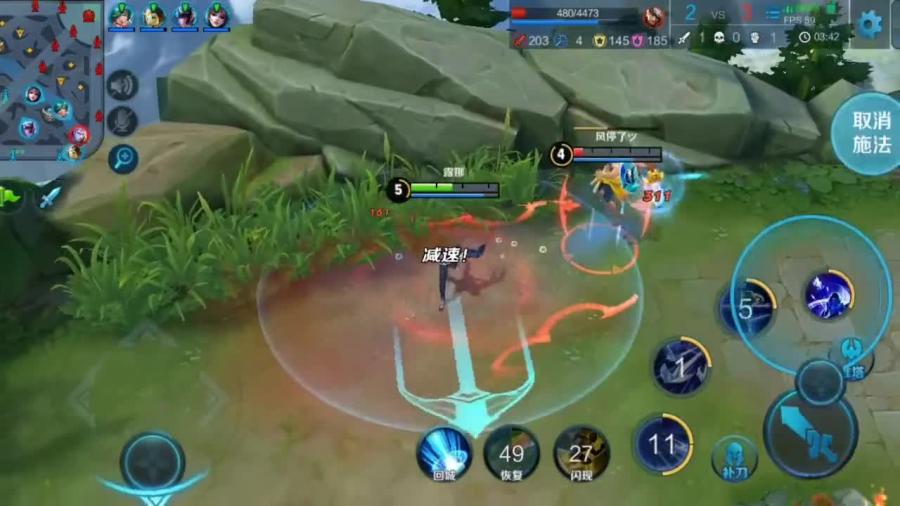Hit the sword basic attack button
This screenshot has width=900, height=506.
pos(810,433)
